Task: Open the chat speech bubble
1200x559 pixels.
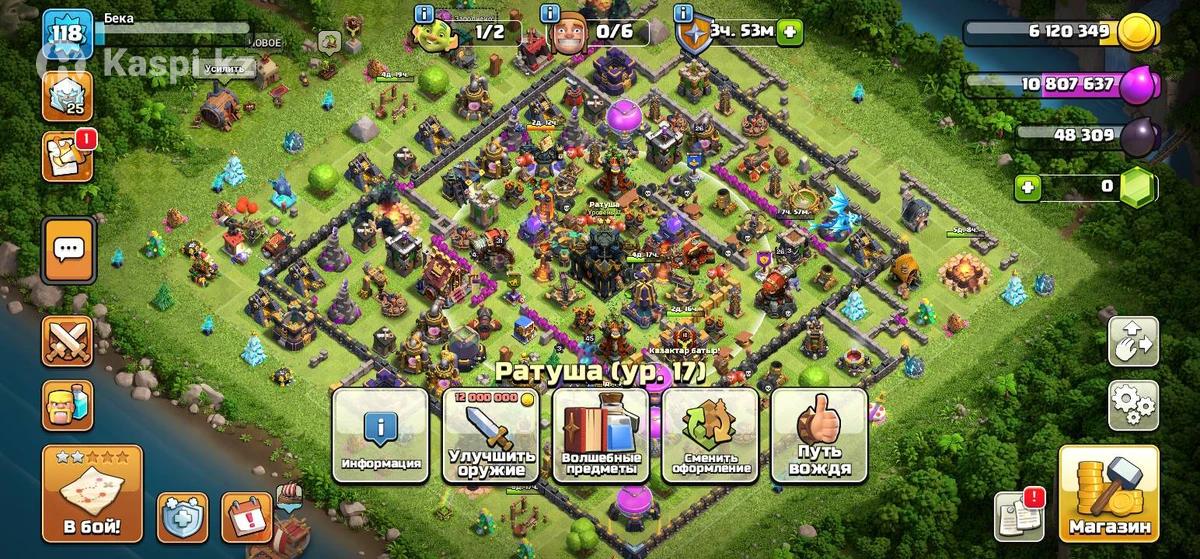Action: tap(68, 250)
